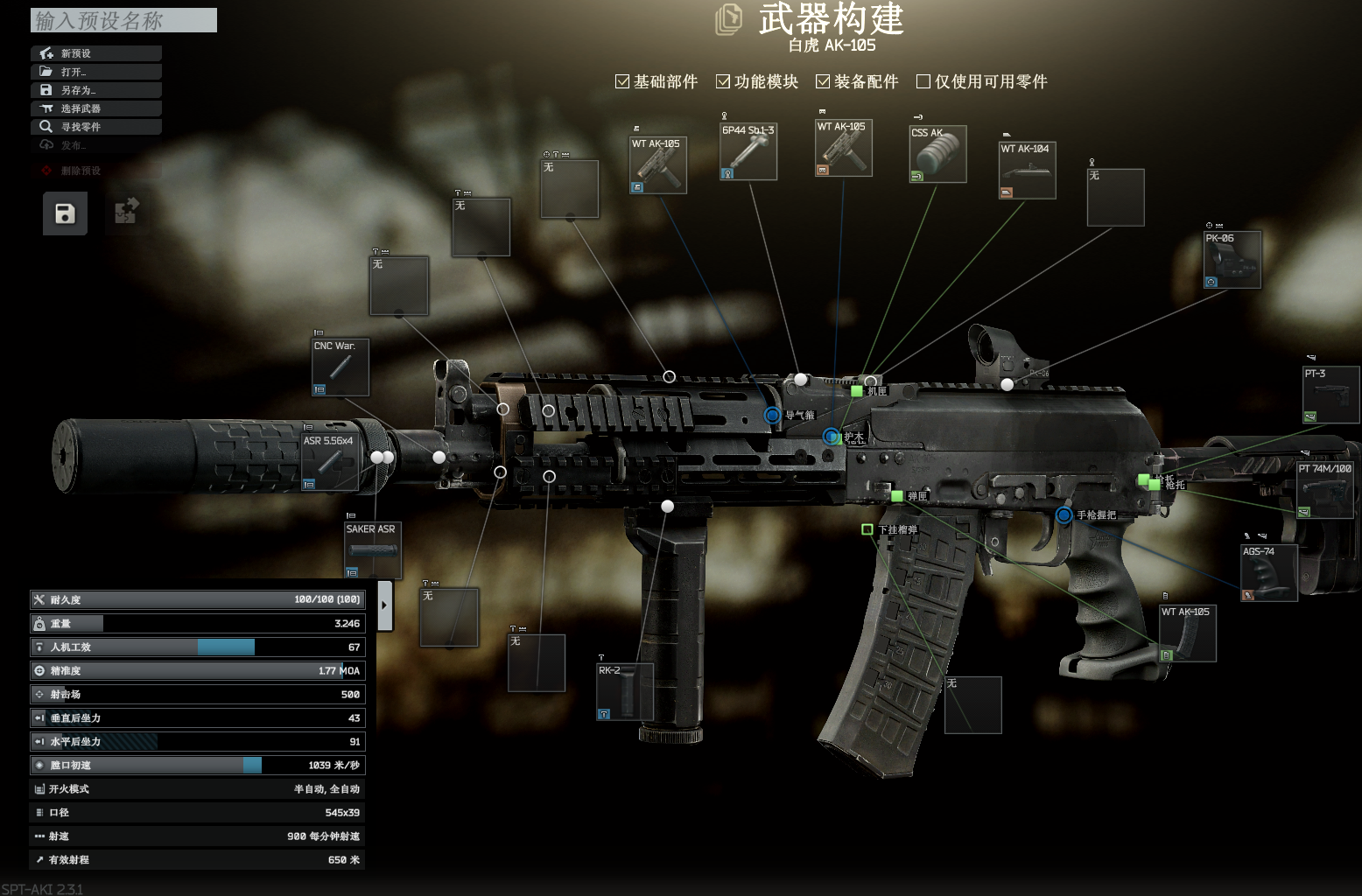Click the floppy disk save button
This screenshot has width=1362, height=896.
(x=65, y=213)
